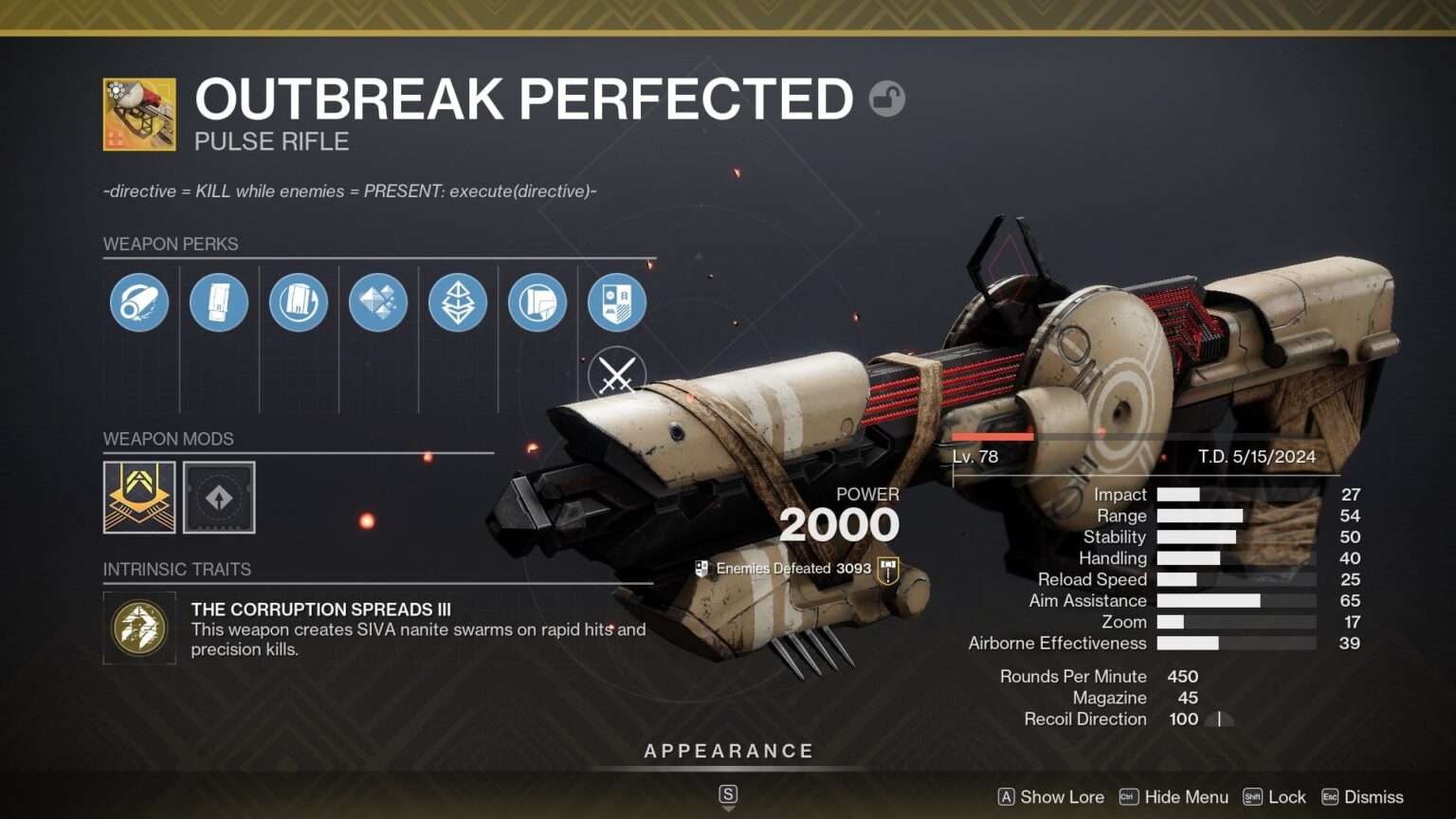Select the last perk in the weapon perks row
Viewport: 1456px width, 819px height.
click(617, 301)
